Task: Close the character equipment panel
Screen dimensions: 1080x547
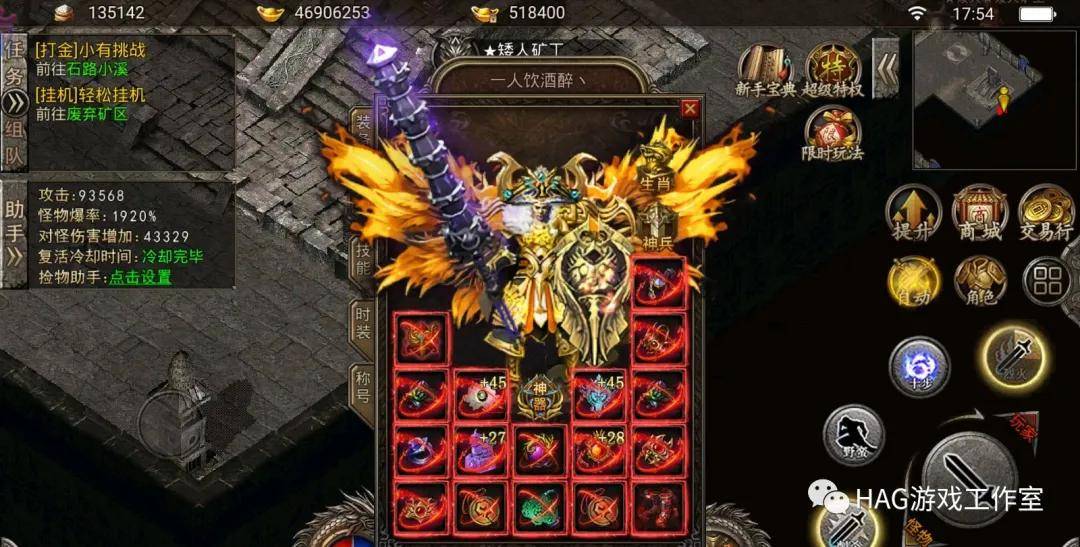Action: point(689,108)
